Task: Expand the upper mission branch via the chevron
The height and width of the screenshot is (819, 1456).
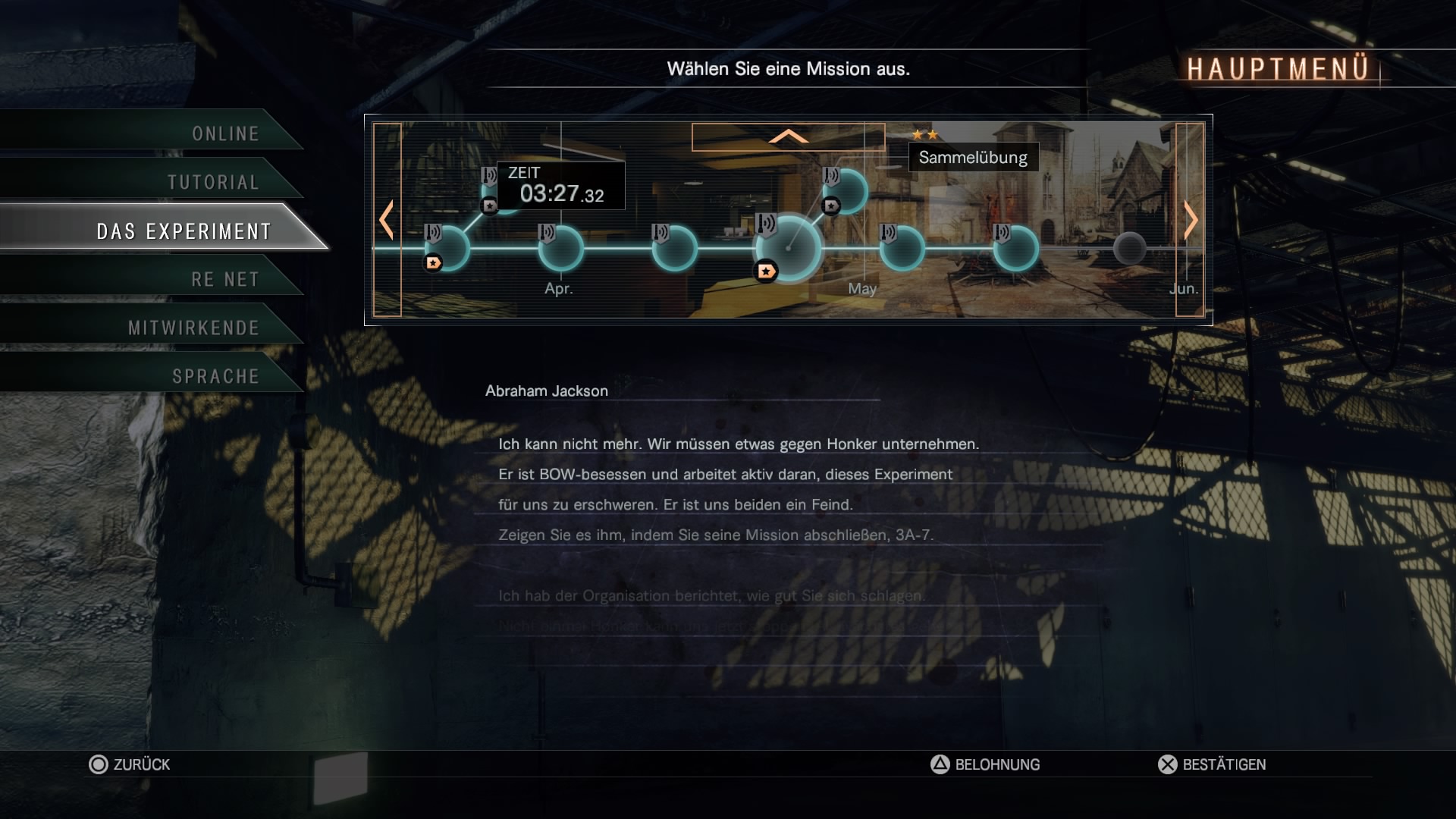Action: tap(789, 138)
